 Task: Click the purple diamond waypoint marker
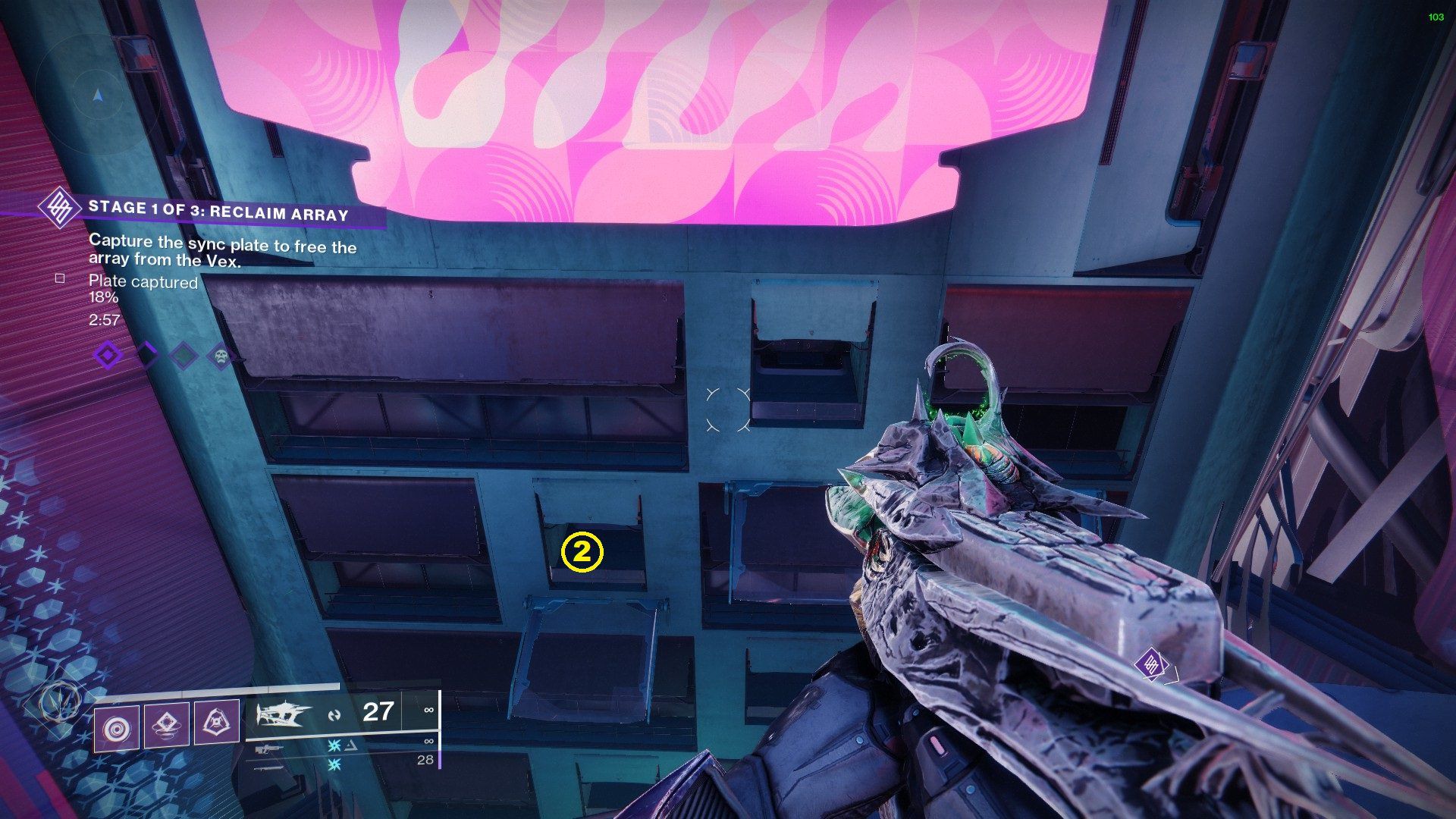coord(1151,664)
